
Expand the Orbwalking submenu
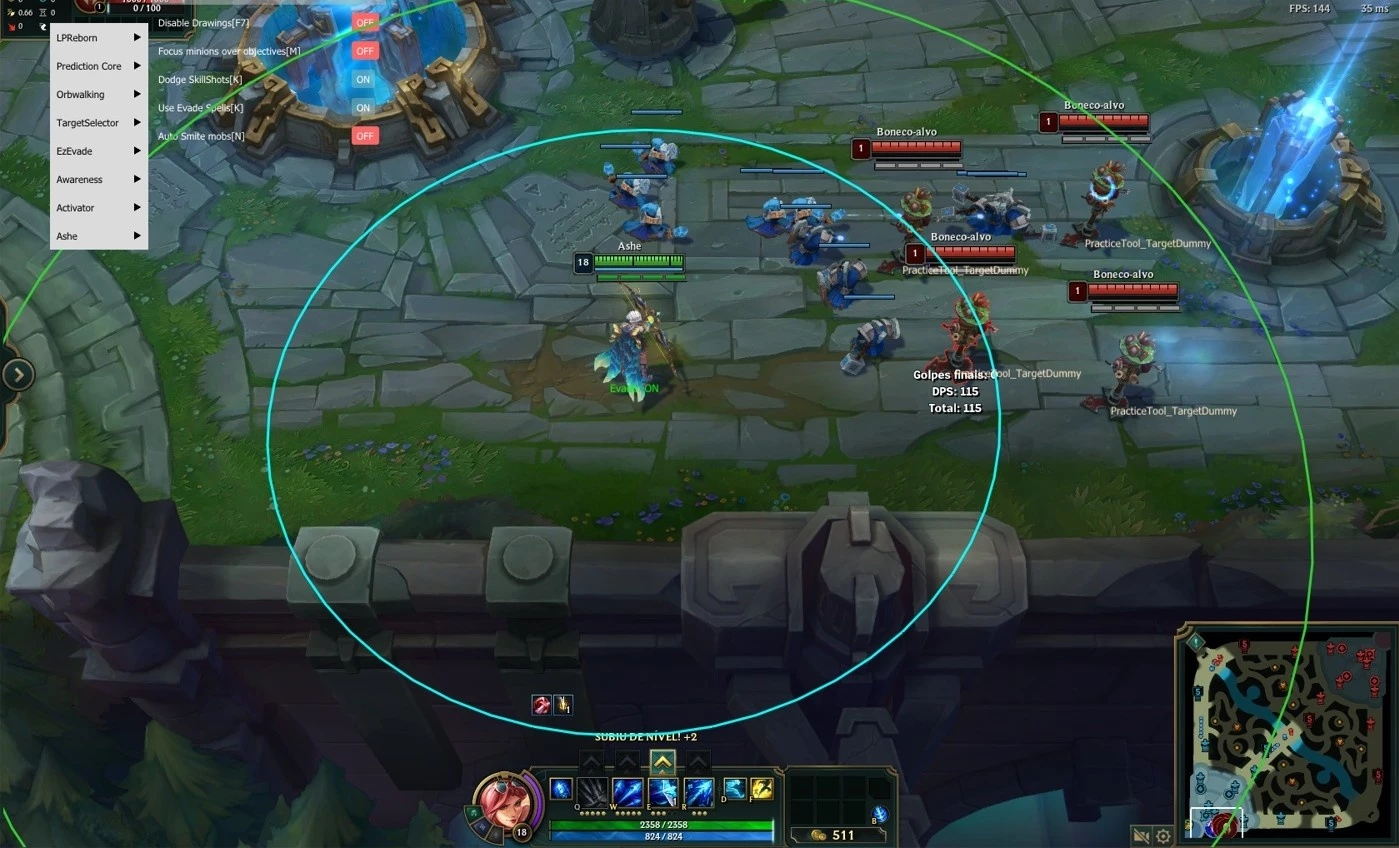tap(95, 94)
